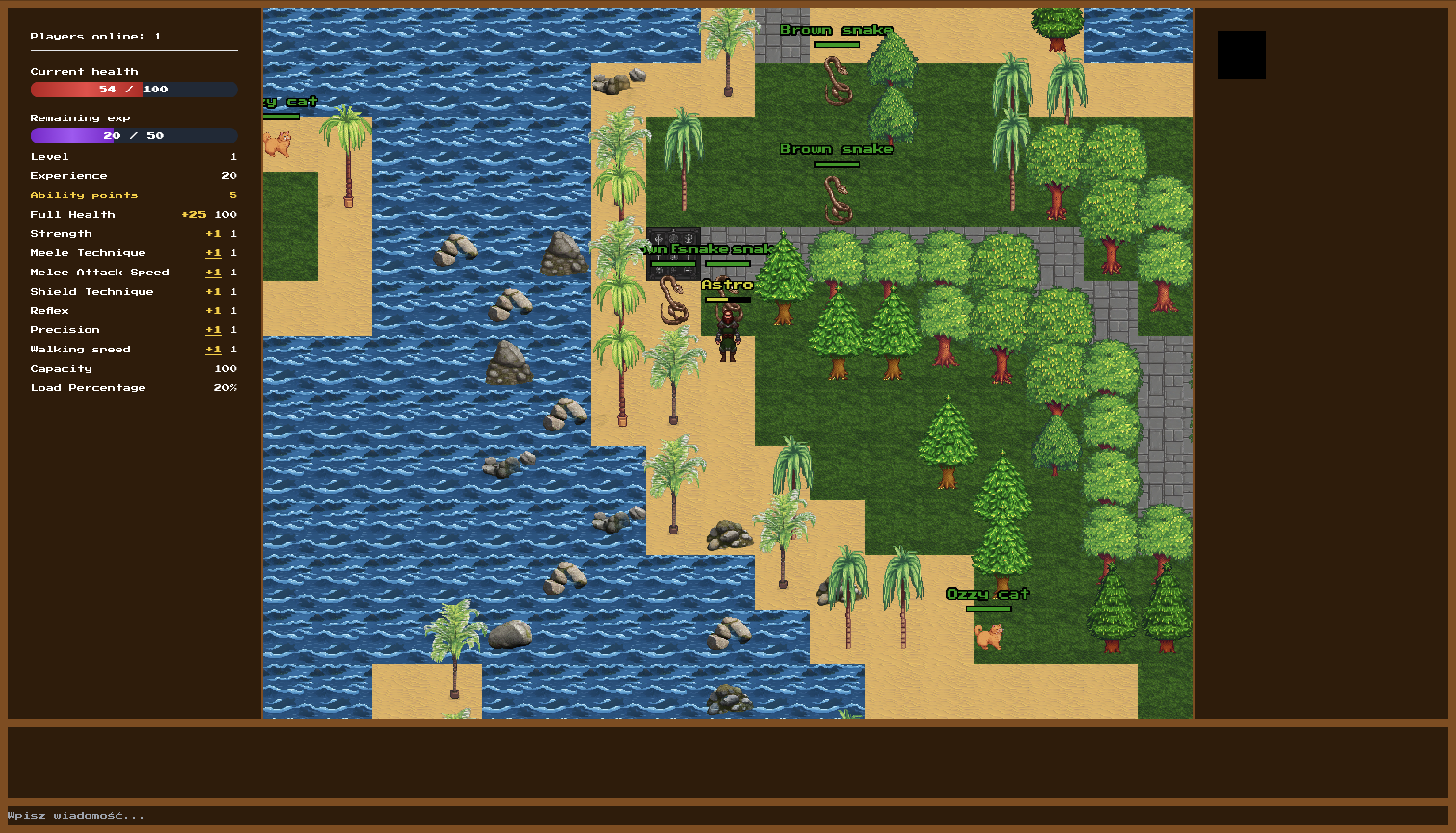This screenshot has width=1456, height=833.
Task: Add one point to Reflex
Action: 213,311
